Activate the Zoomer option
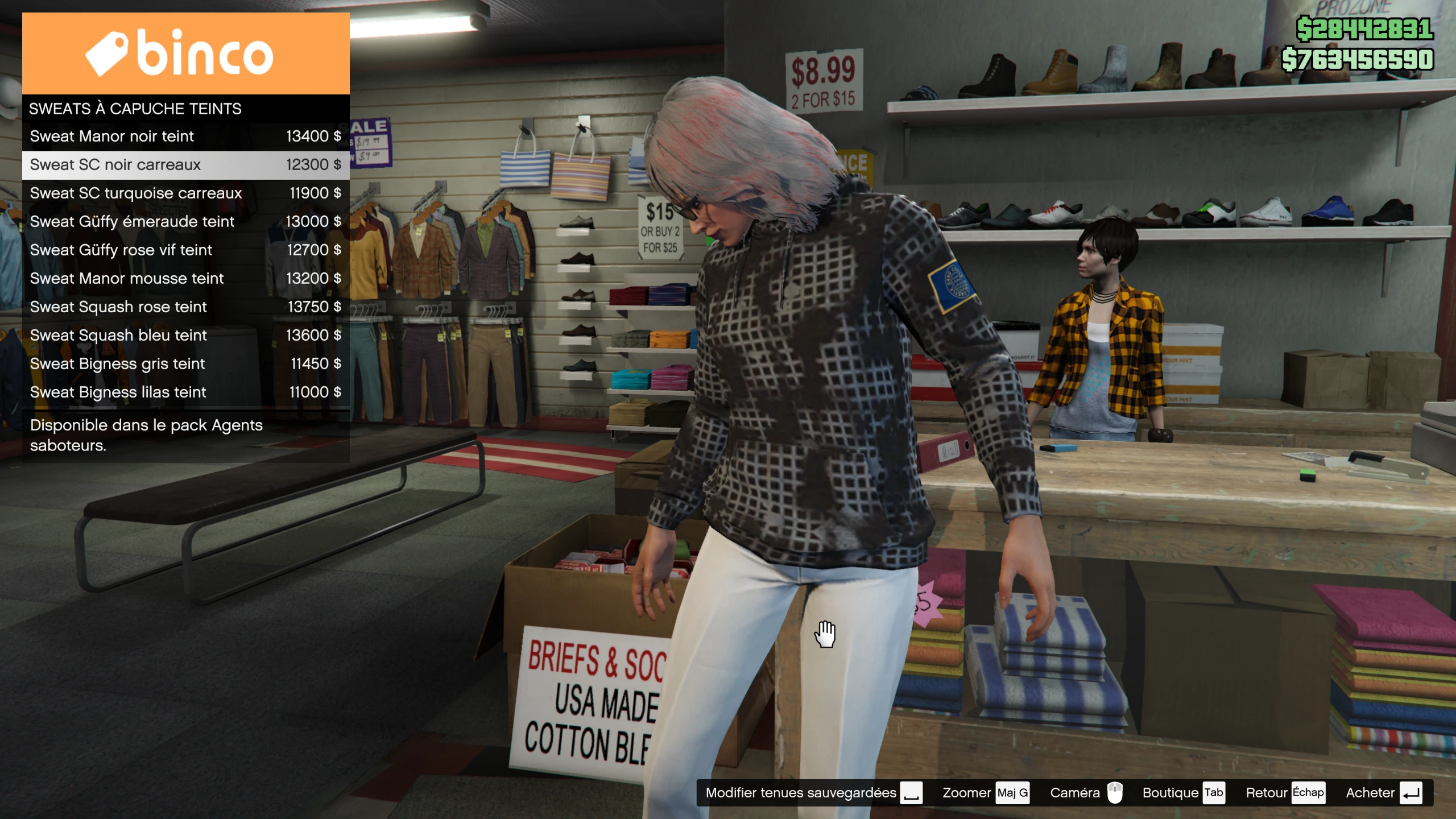 [x=985, y=793]
